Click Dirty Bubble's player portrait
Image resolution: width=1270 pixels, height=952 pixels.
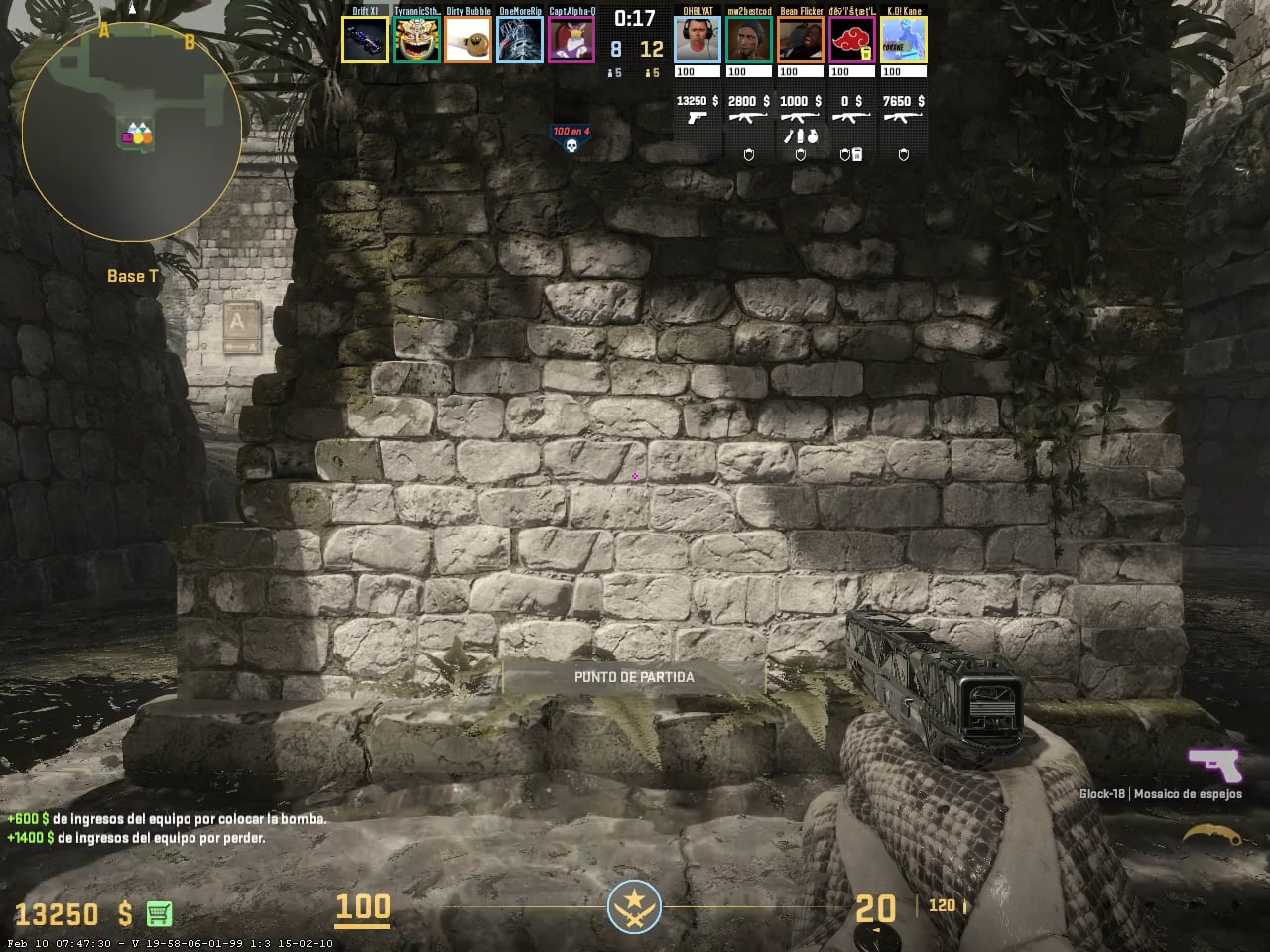point(468,40)
